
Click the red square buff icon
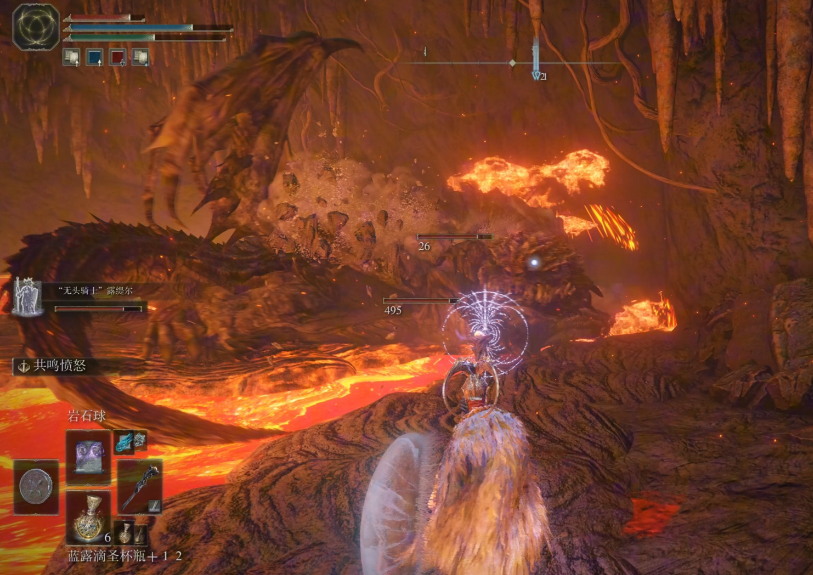click(118, 57)
